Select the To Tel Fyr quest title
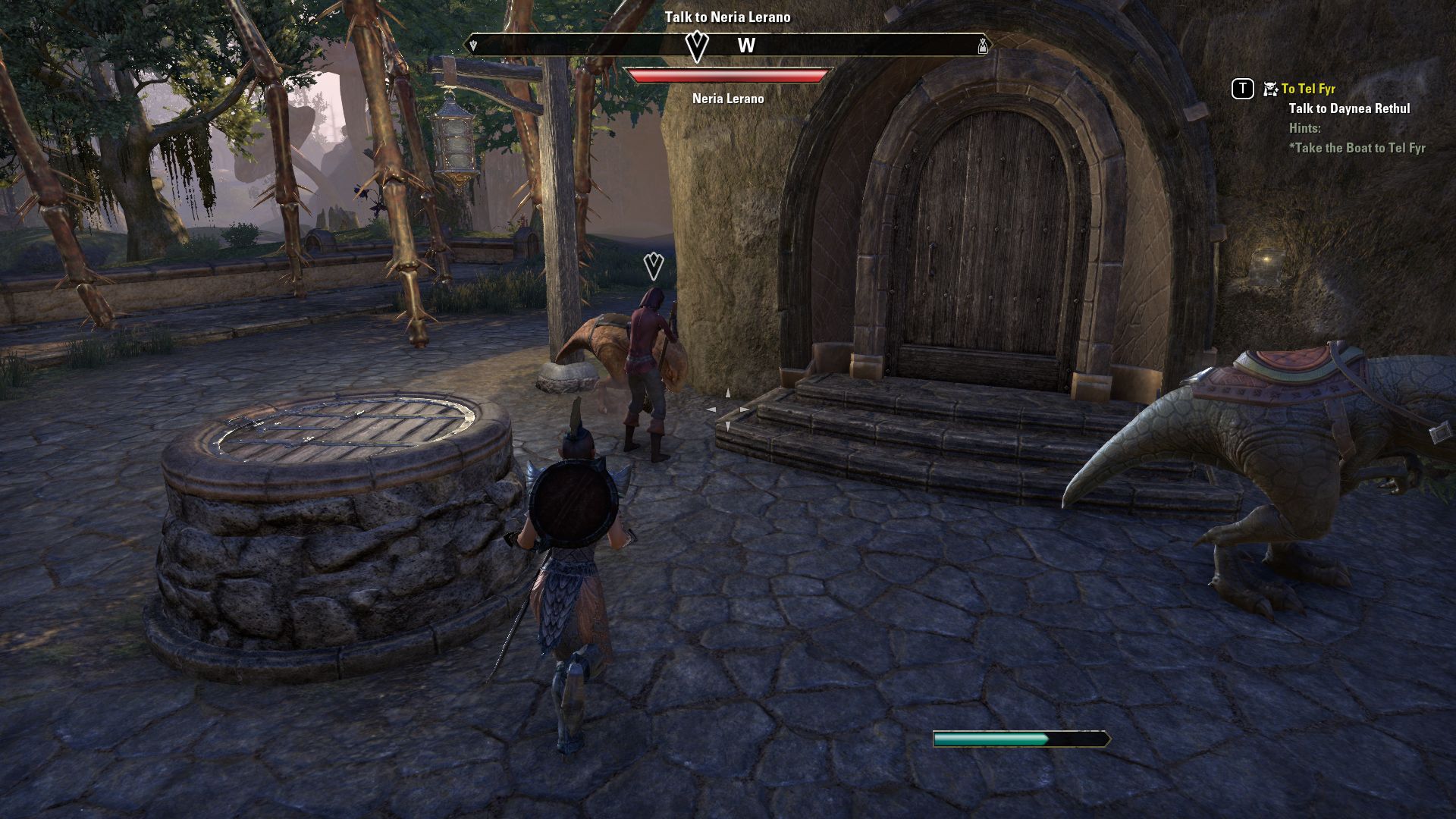The width and height of the screenshot is (1456, 819). tap(1308, 89)
